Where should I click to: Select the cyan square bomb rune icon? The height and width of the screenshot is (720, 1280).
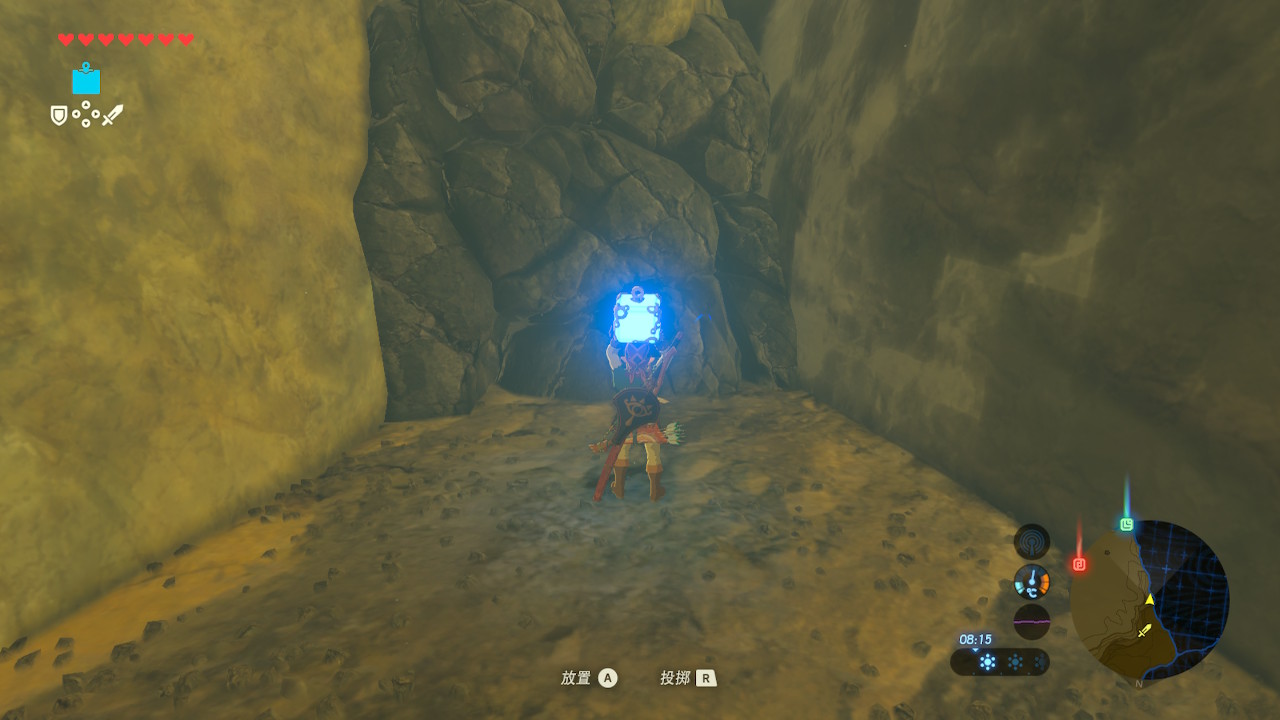(x=86, y=79)
